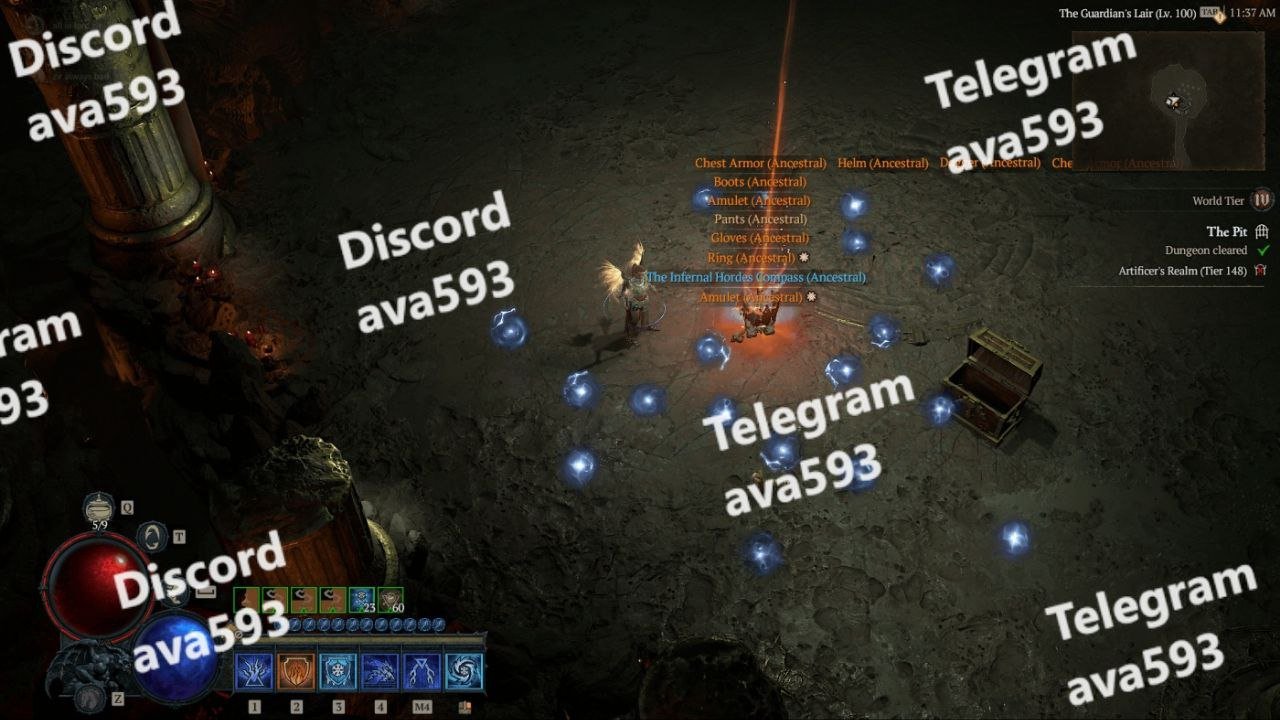Activate the lightning bolt skill in slot 1

pos(254,672)
